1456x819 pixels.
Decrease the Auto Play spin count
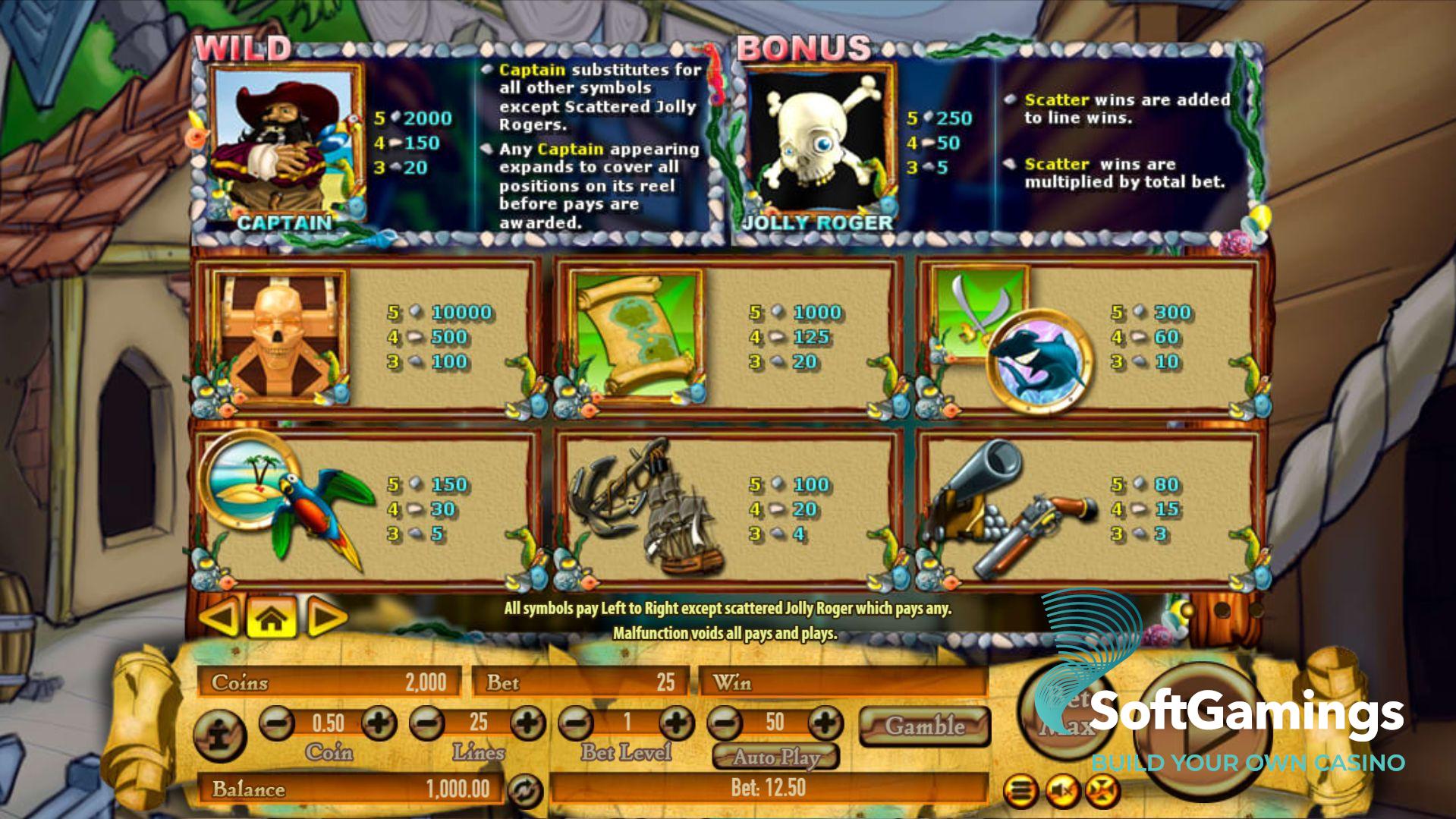click(x=725, y=722)
